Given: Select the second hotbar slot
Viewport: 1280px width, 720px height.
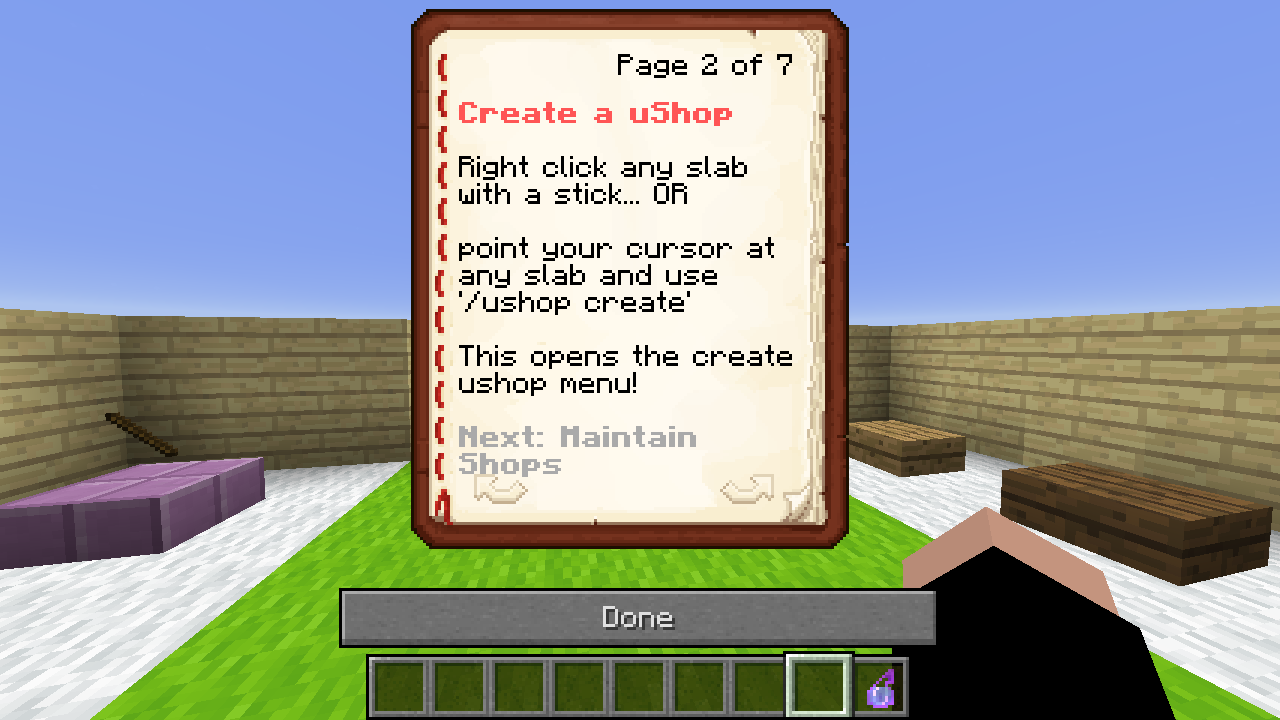Looking at the screenshot, I should (460, 688).
